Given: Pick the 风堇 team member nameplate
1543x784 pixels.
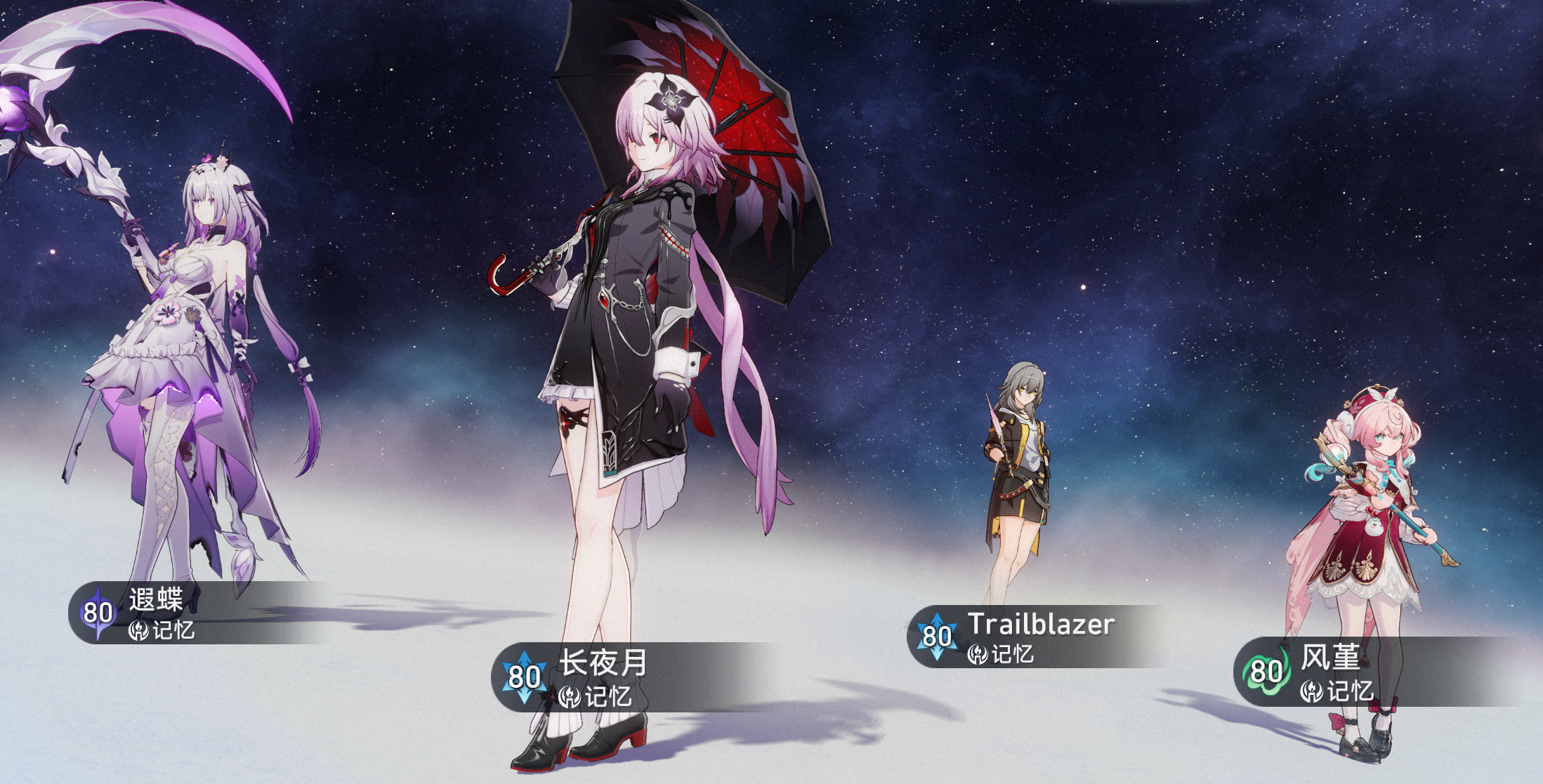Looking at the screenshot, I should pos(1329,672).
